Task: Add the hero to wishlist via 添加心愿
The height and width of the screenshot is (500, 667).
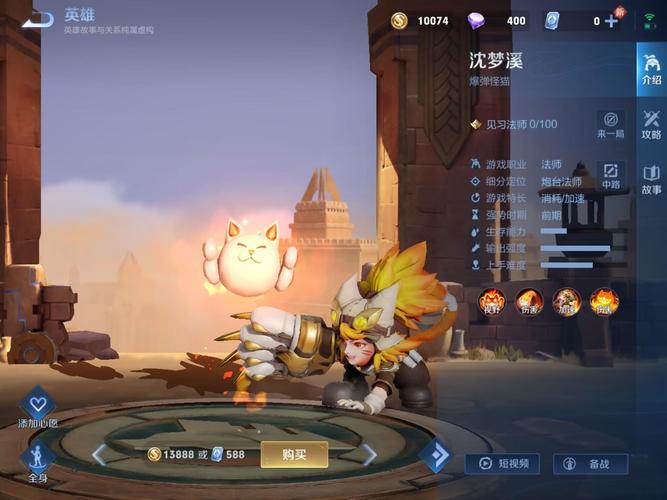Action: pos(38,410)
